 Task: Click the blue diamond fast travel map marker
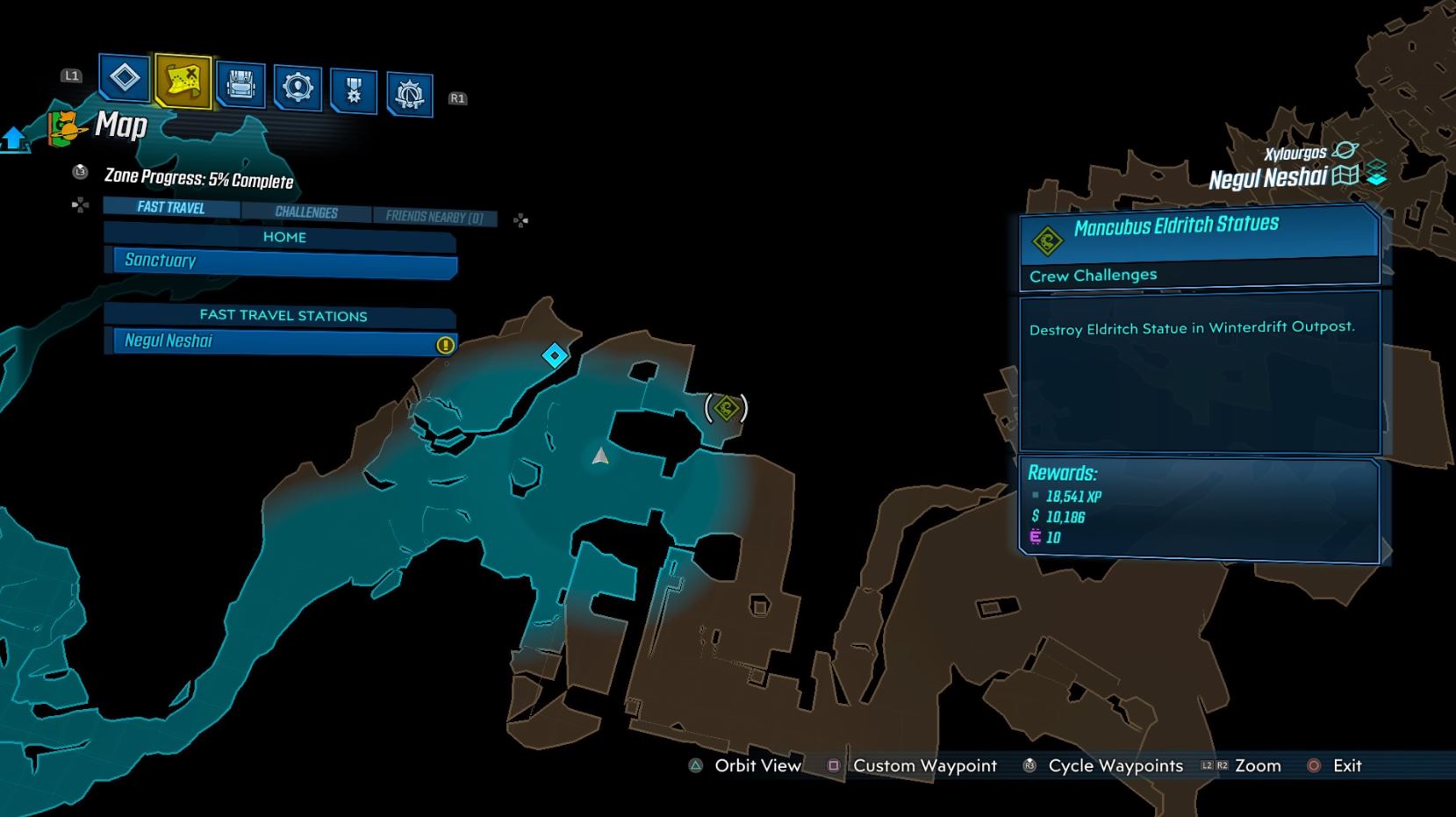click(x=555, y=355)
